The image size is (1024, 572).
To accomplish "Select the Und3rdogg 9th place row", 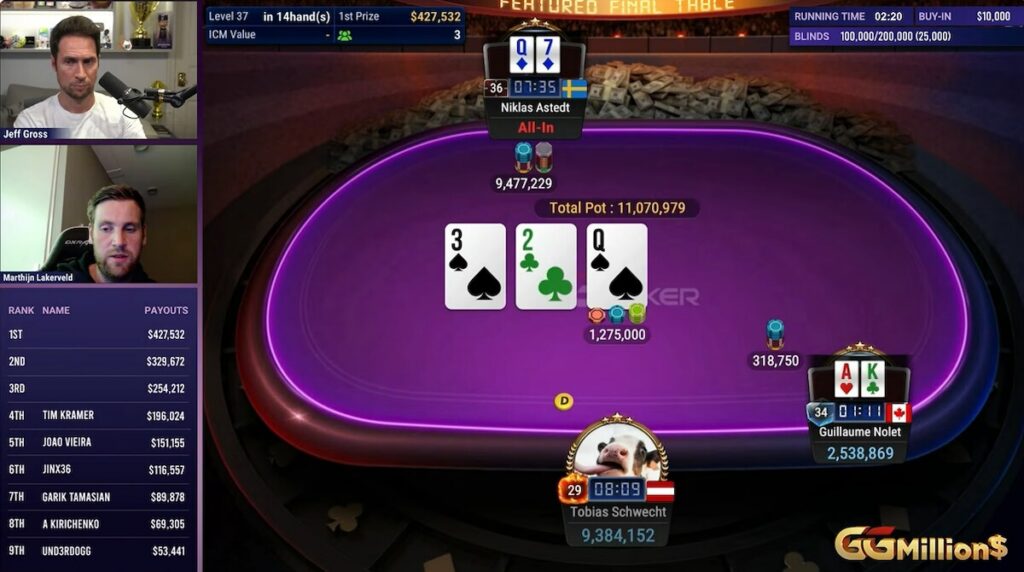I will 98,550.
